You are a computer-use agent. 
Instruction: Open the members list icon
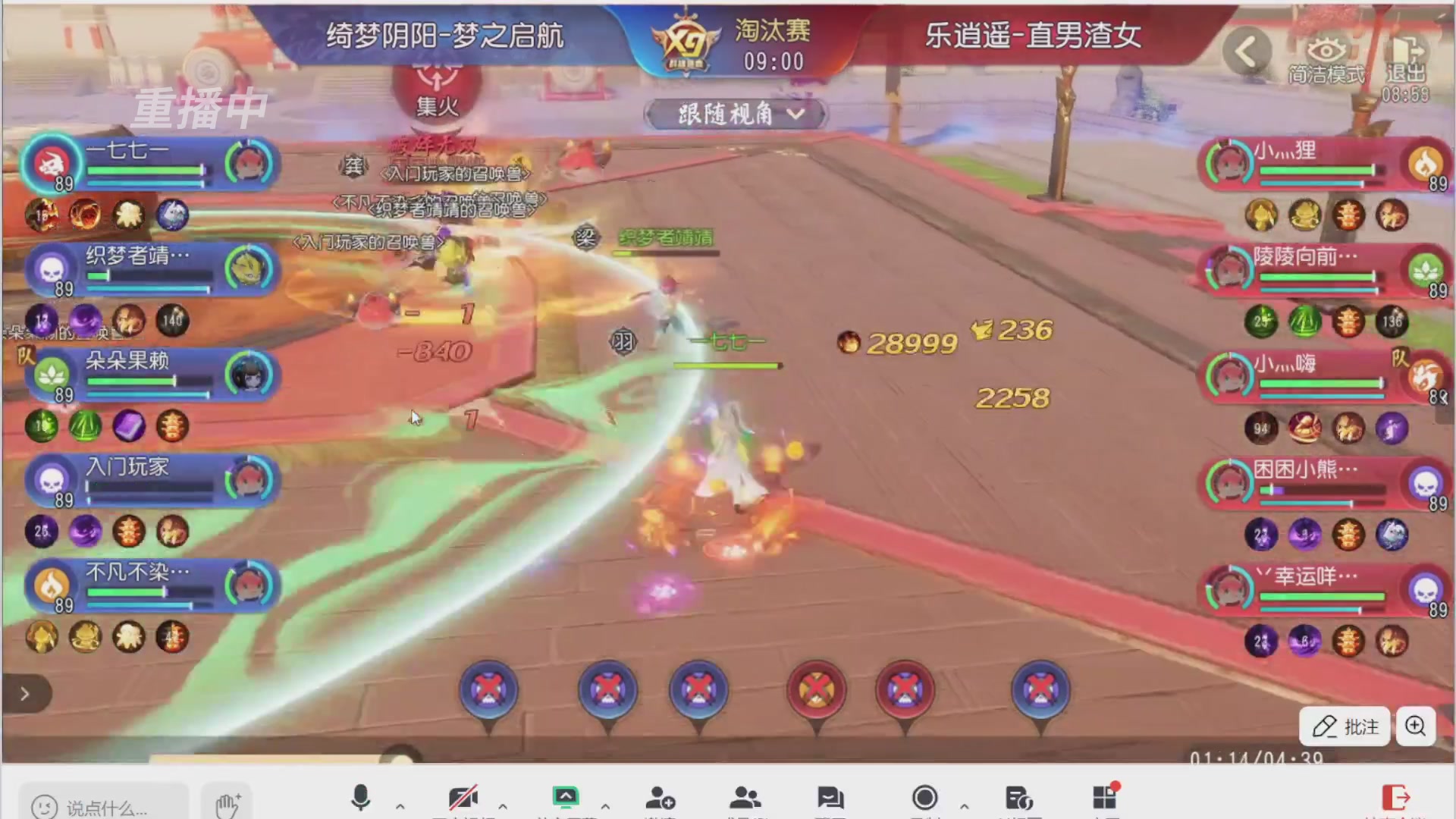[747, 796]
